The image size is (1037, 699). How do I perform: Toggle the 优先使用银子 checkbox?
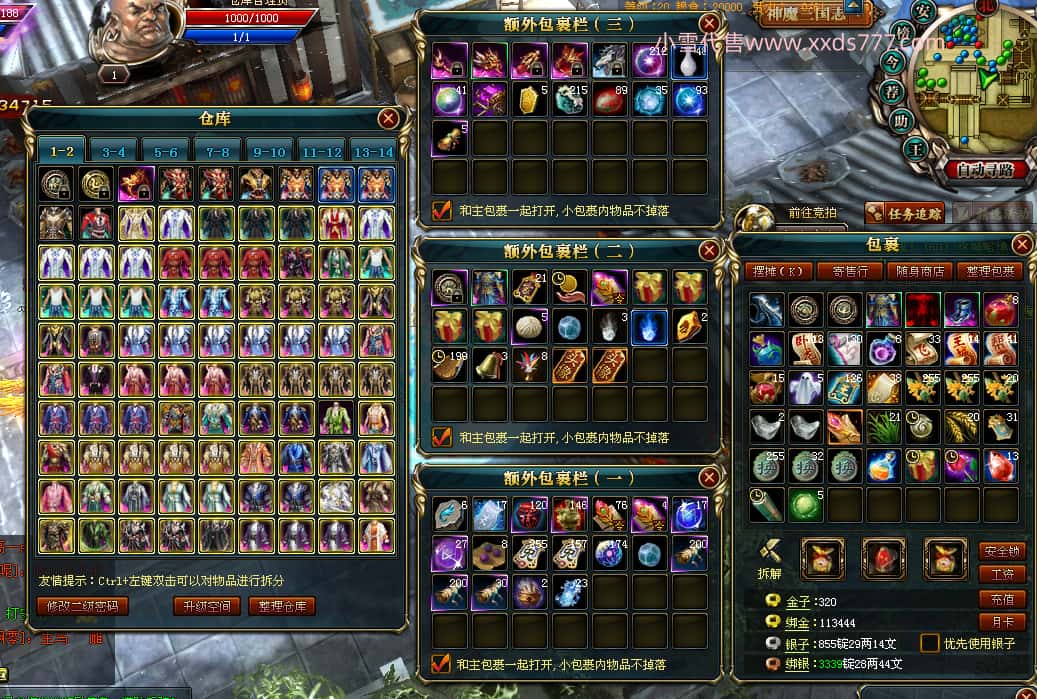click(x=929, y=643)
